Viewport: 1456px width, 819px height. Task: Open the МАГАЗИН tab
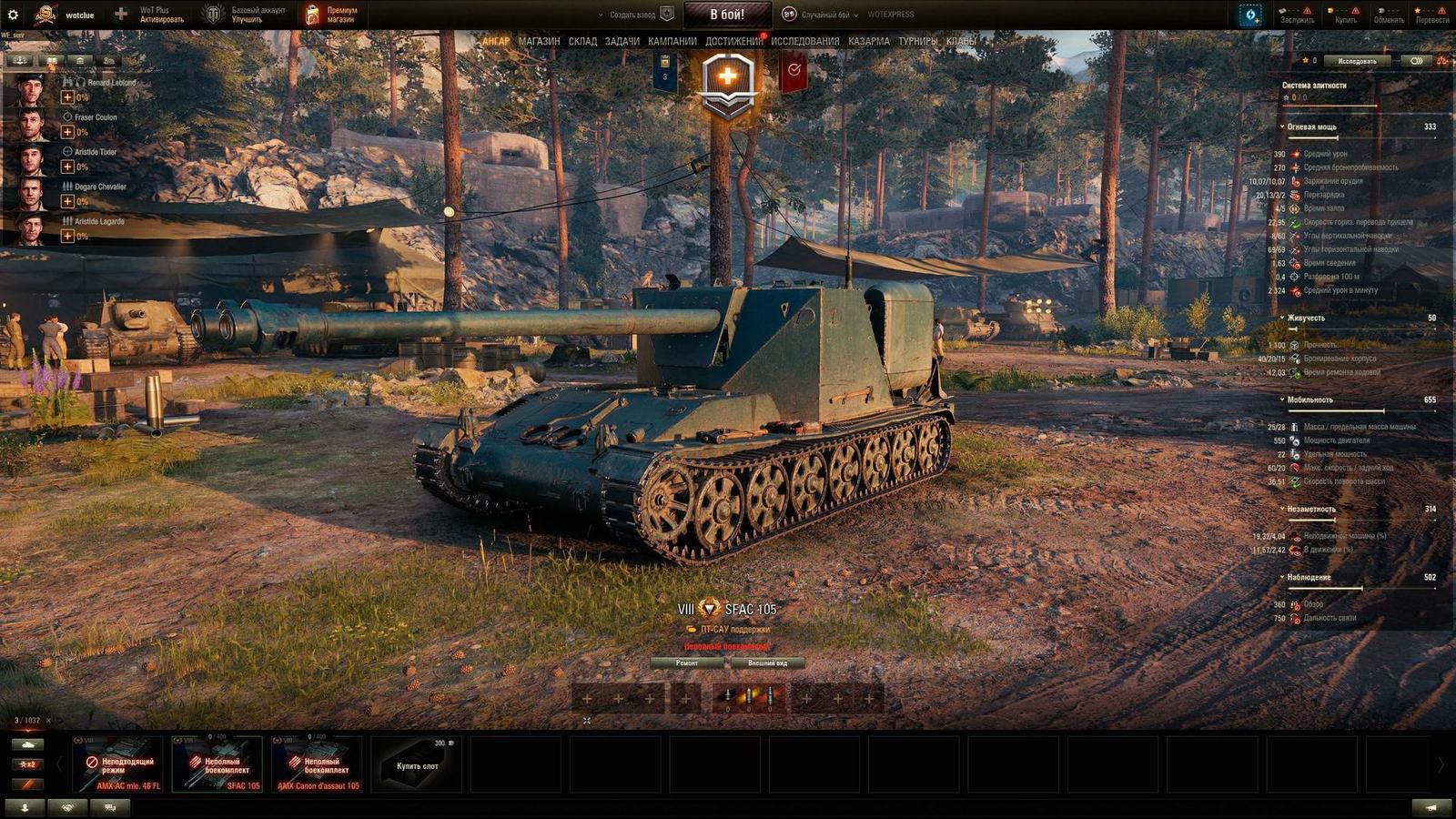[539, 41]
